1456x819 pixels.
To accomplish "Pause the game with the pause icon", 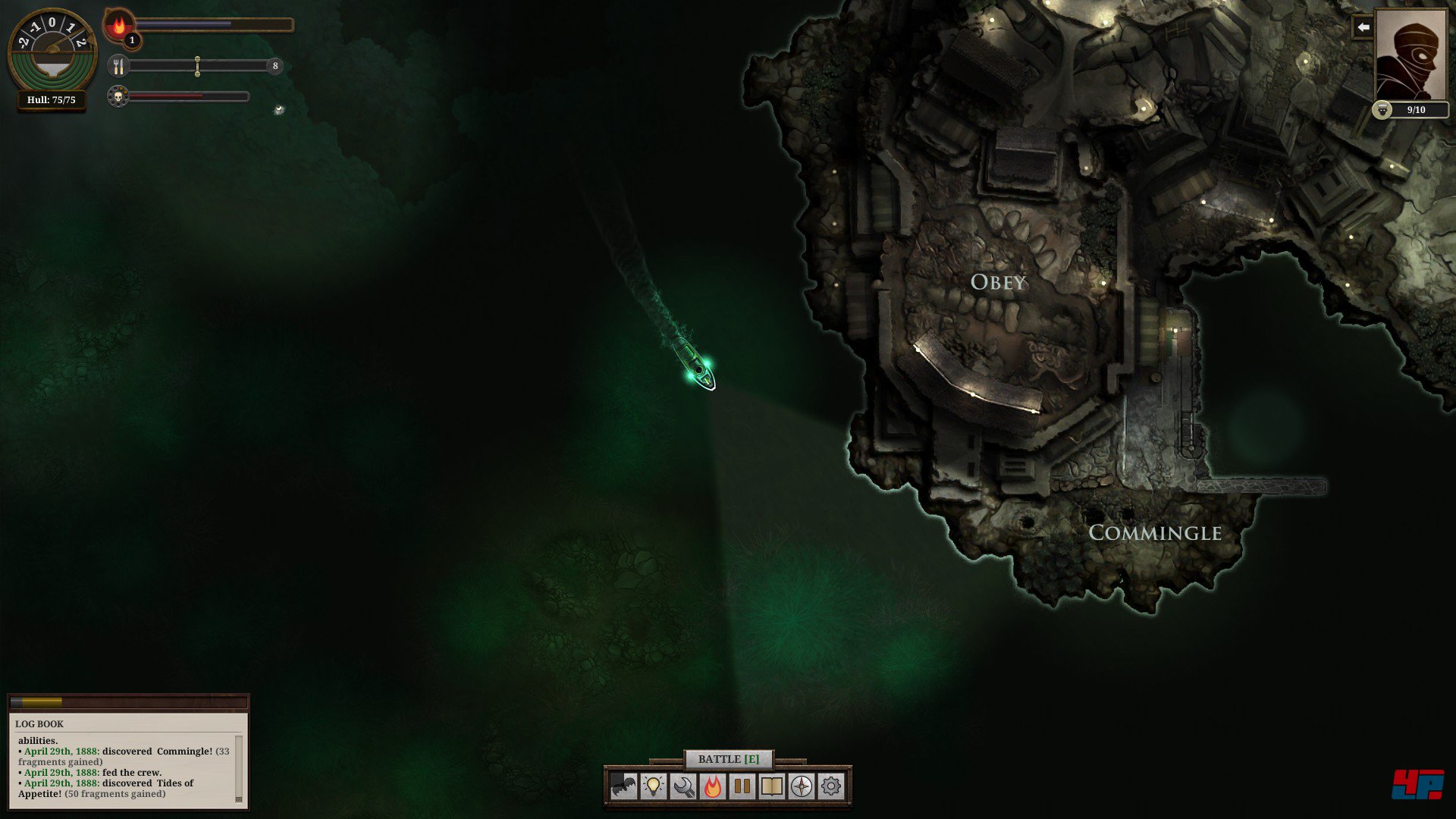I will [742, 786].
